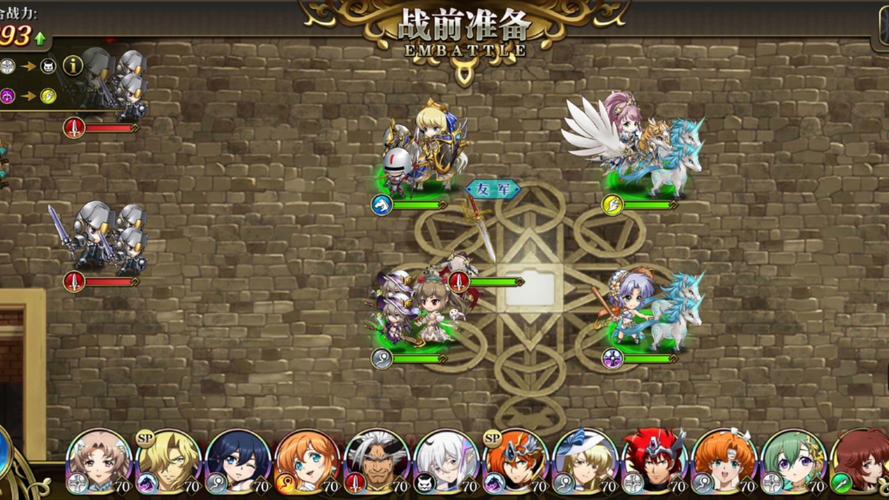Choose the blonde SP hero portrait
Screen dimensions: 889x500
168,463
